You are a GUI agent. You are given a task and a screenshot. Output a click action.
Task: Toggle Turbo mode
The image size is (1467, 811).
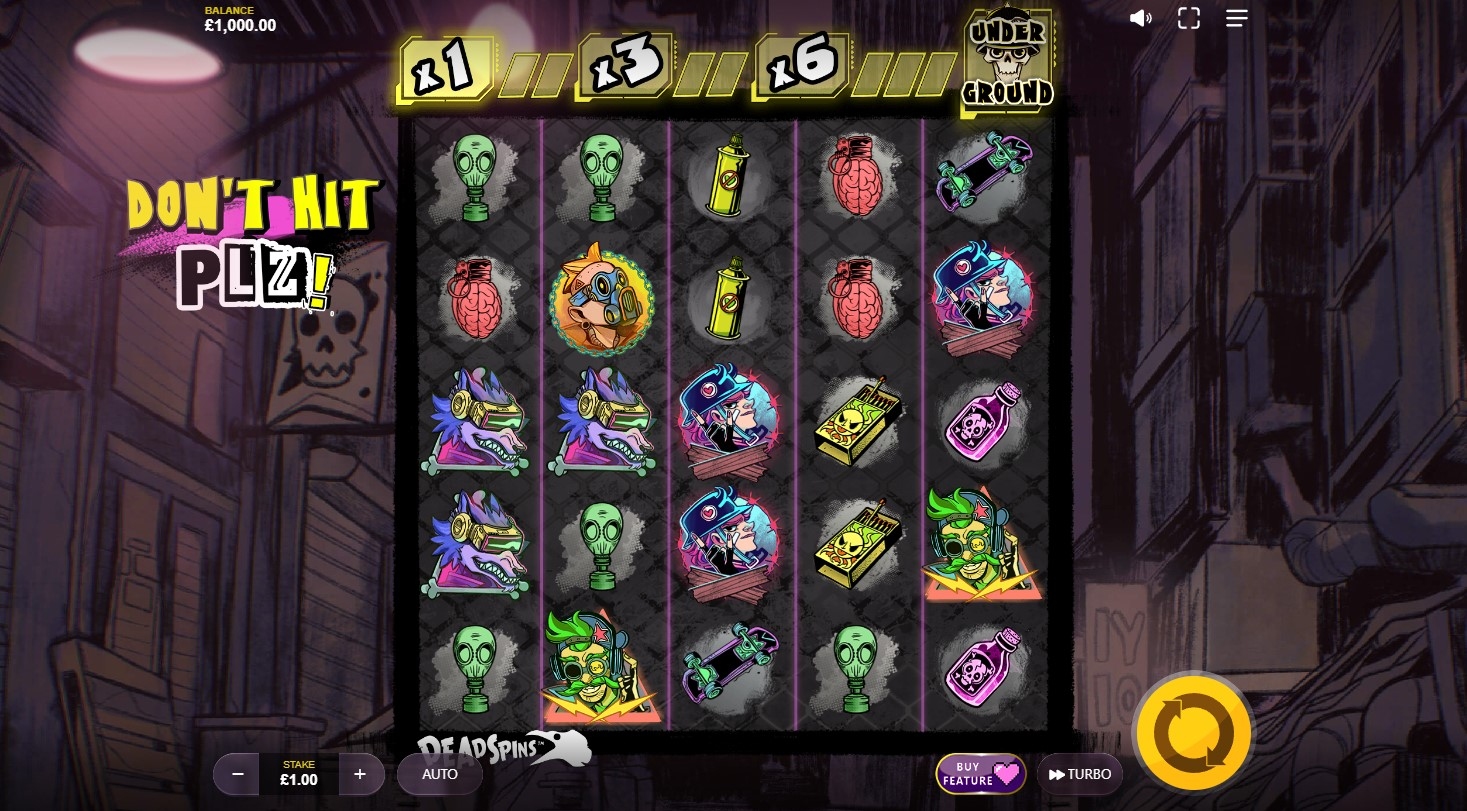[x=1080, y=774]
